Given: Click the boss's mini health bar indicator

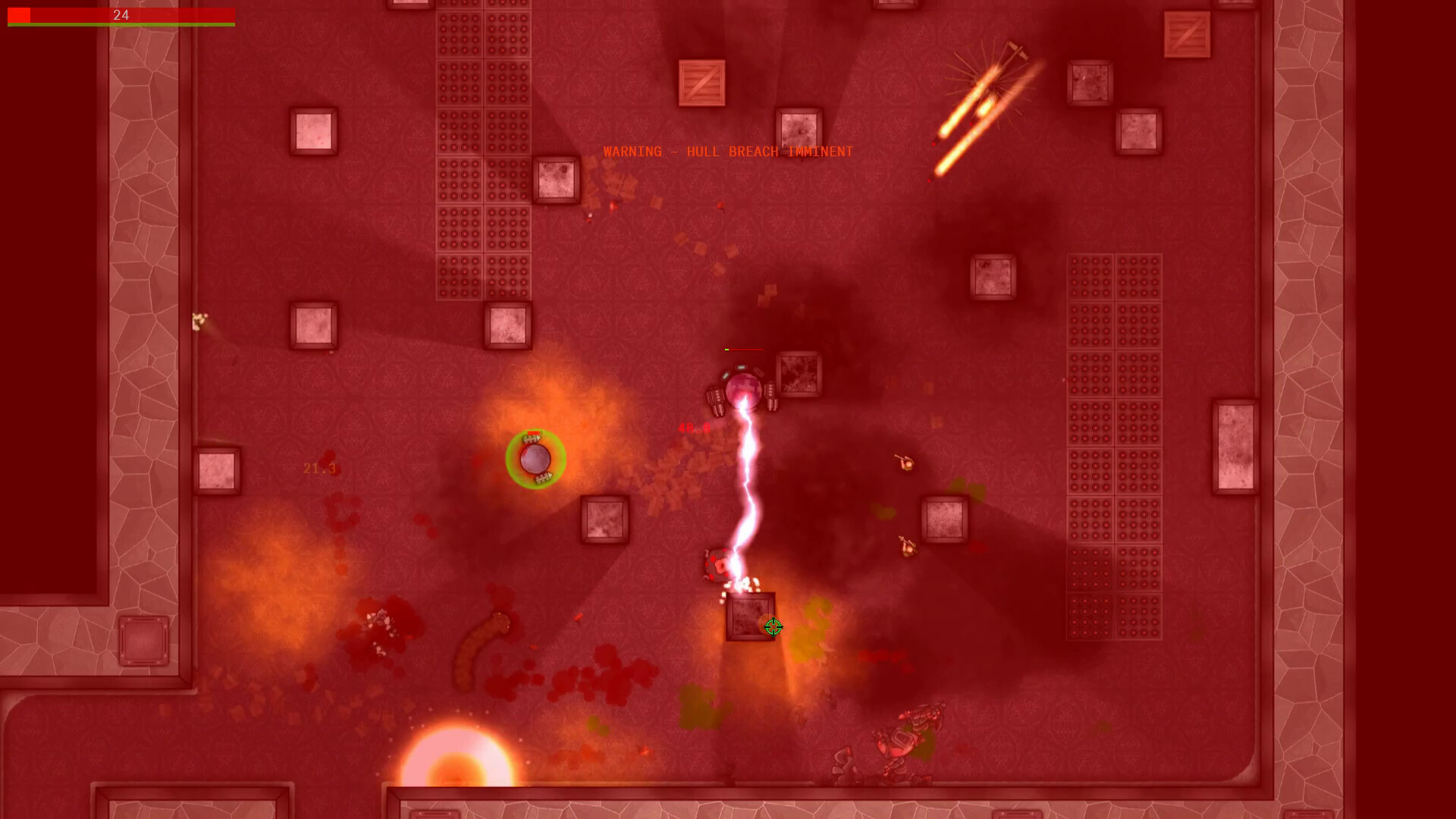Looking at the screenshot, I should [x=745, y=351].
